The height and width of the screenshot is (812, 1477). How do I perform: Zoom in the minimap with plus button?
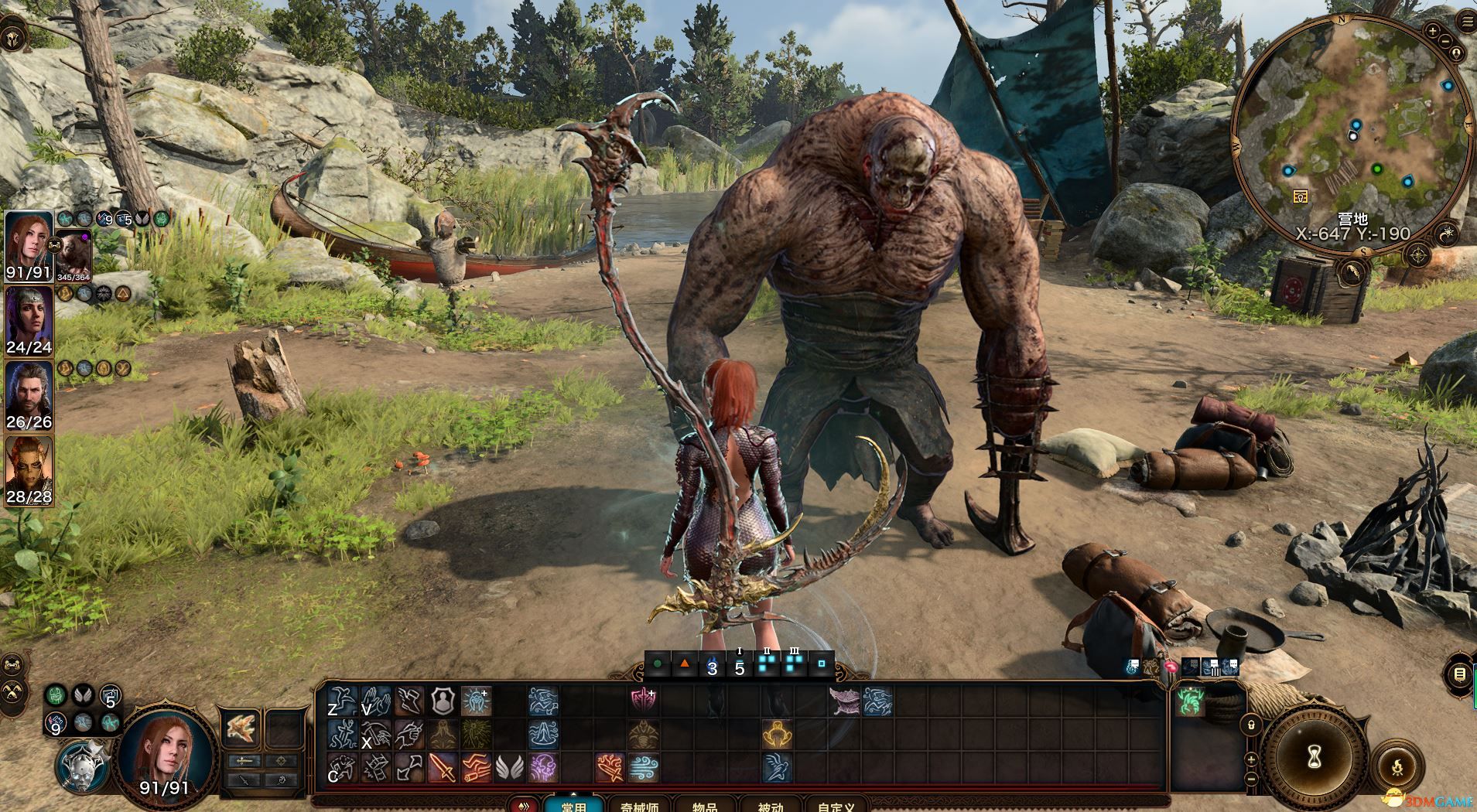tap(1432, 32)
